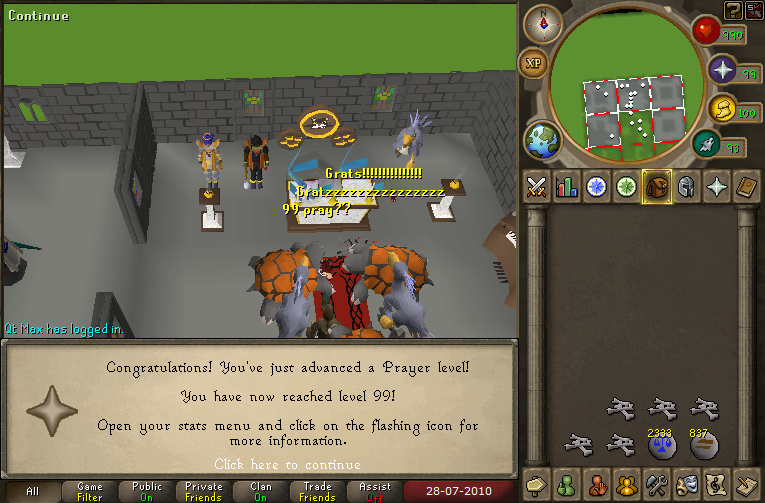Open the options wrench and hammer tab
Viewport: 765px width, 503px height.
click(x=657, y=485)
